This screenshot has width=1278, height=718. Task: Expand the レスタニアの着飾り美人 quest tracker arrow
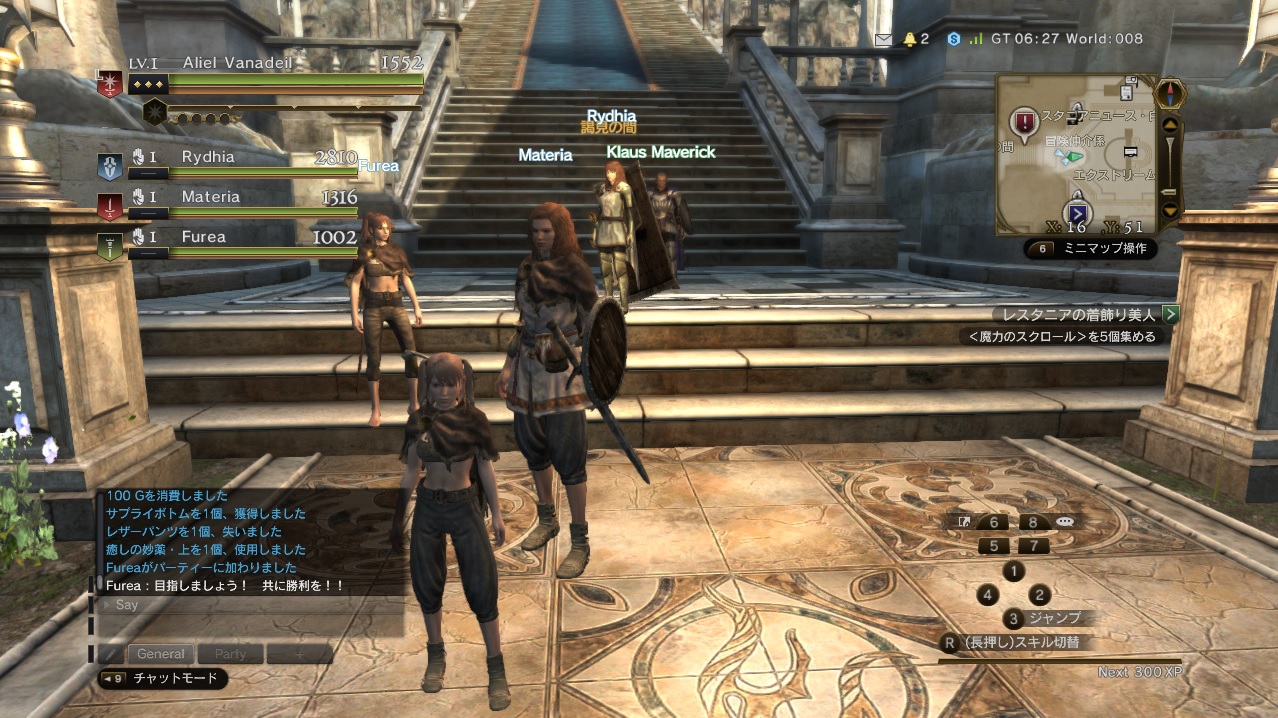tap(1170, 314)
